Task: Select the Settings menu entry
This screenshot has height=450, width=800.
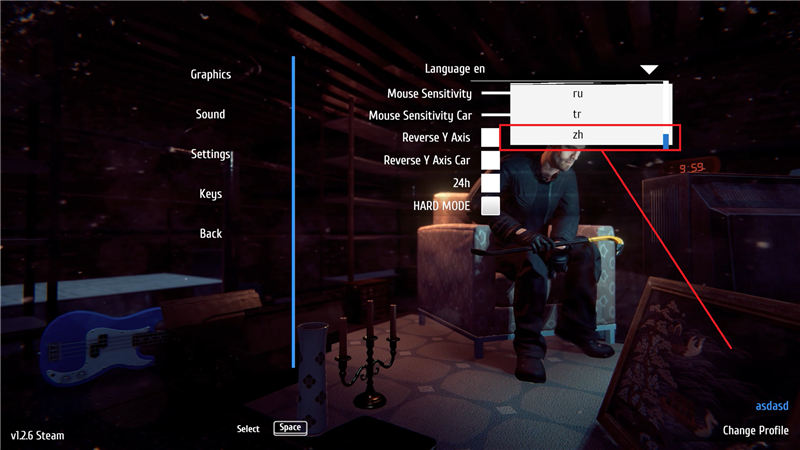Action: [x=211, y=154]
